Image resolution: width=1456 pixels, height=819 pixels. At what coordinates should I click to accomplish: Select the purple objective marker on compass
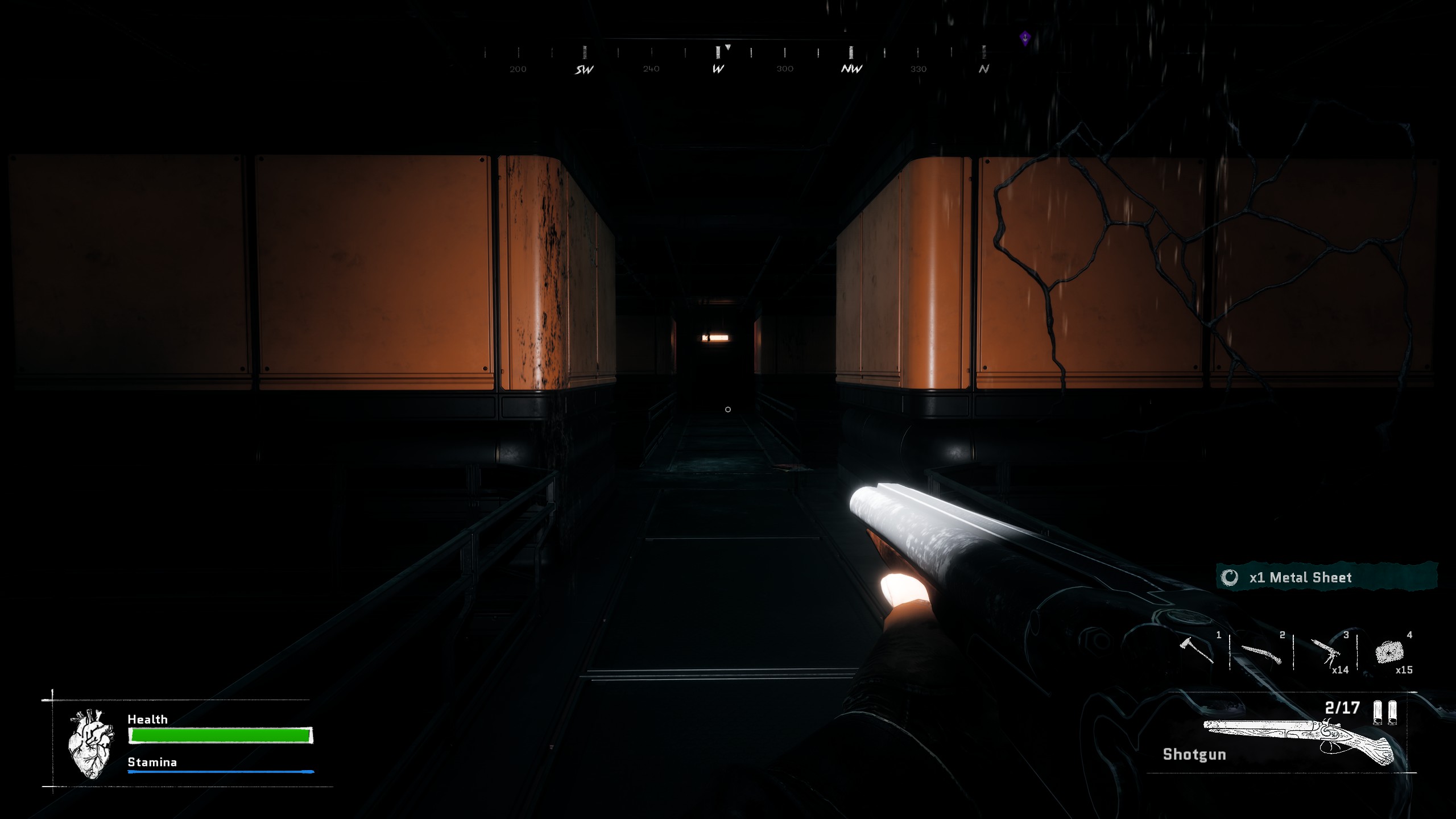point(1025,38)
